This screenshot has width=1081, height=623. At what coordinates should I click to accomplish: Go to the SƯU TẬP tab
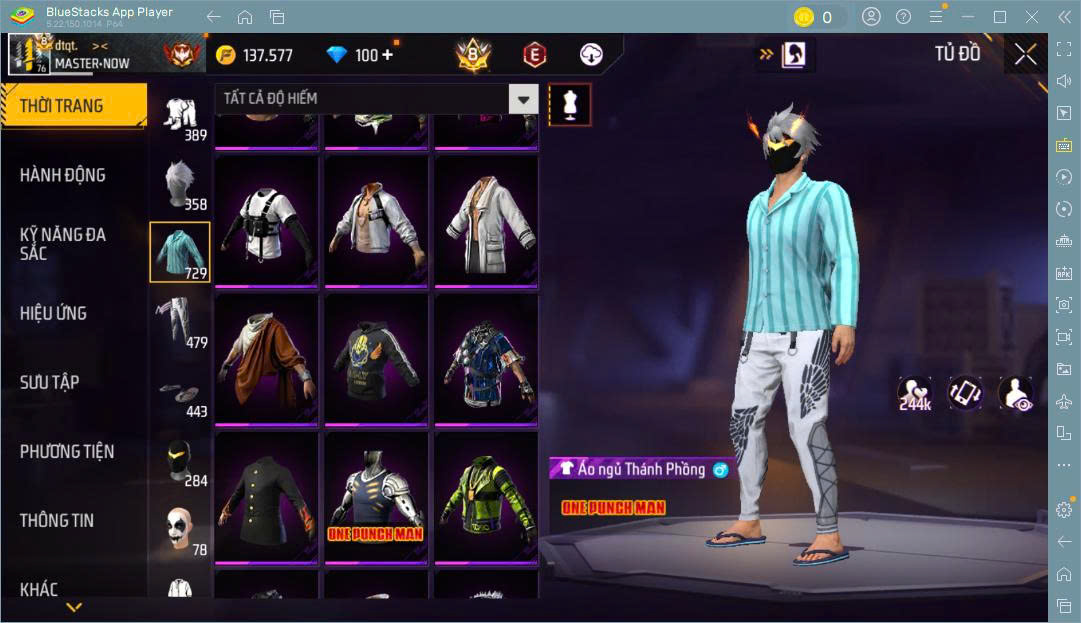click(50, 382)
